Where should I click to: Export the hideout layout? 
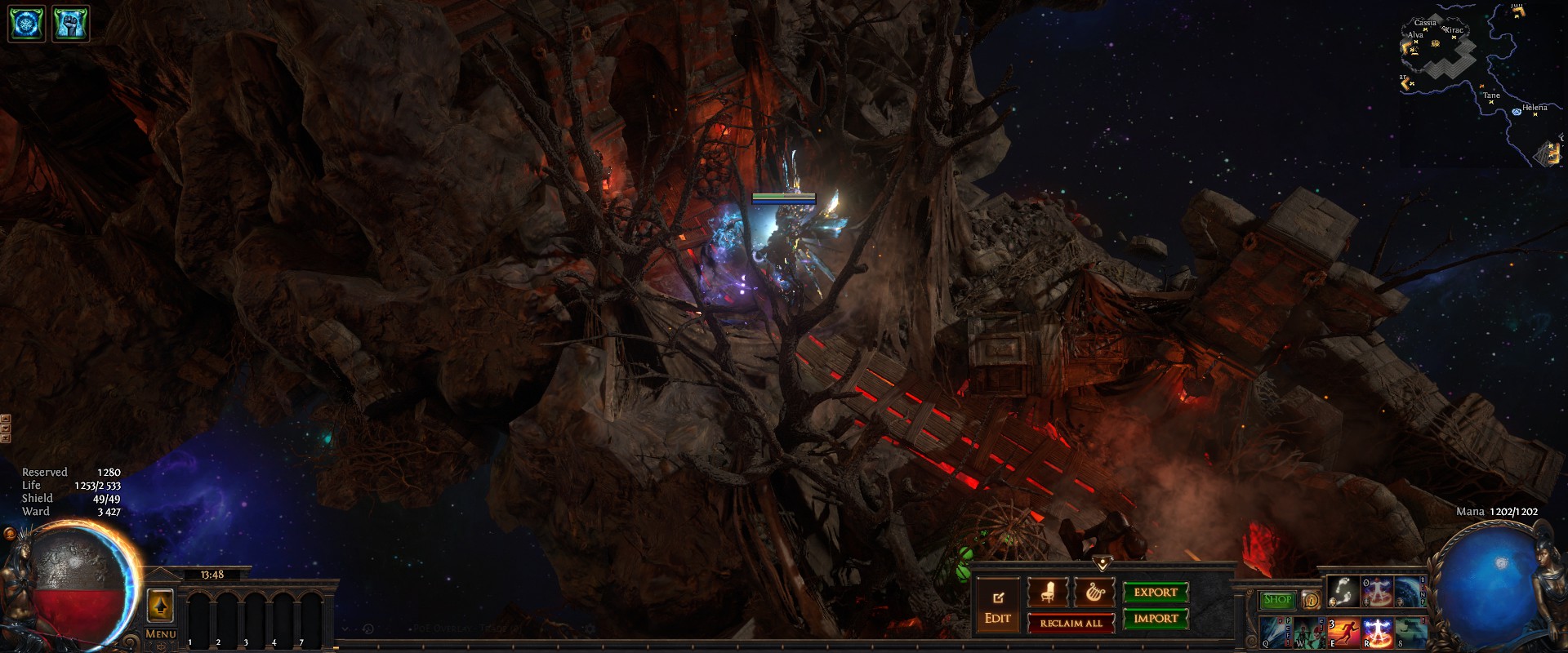(1155, 593)
